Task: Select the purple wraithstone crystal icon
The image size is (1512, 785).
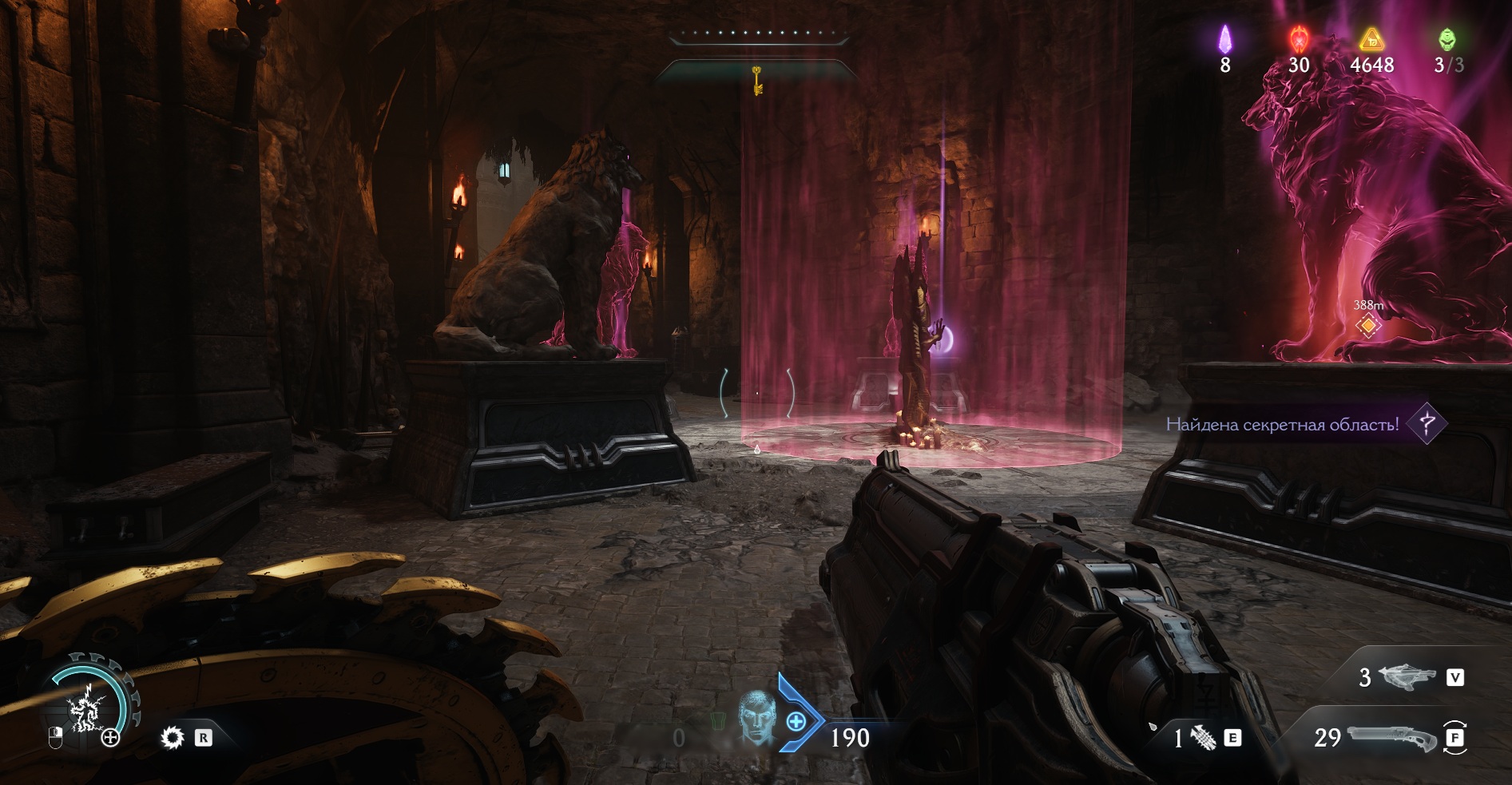Action: 1224,39
